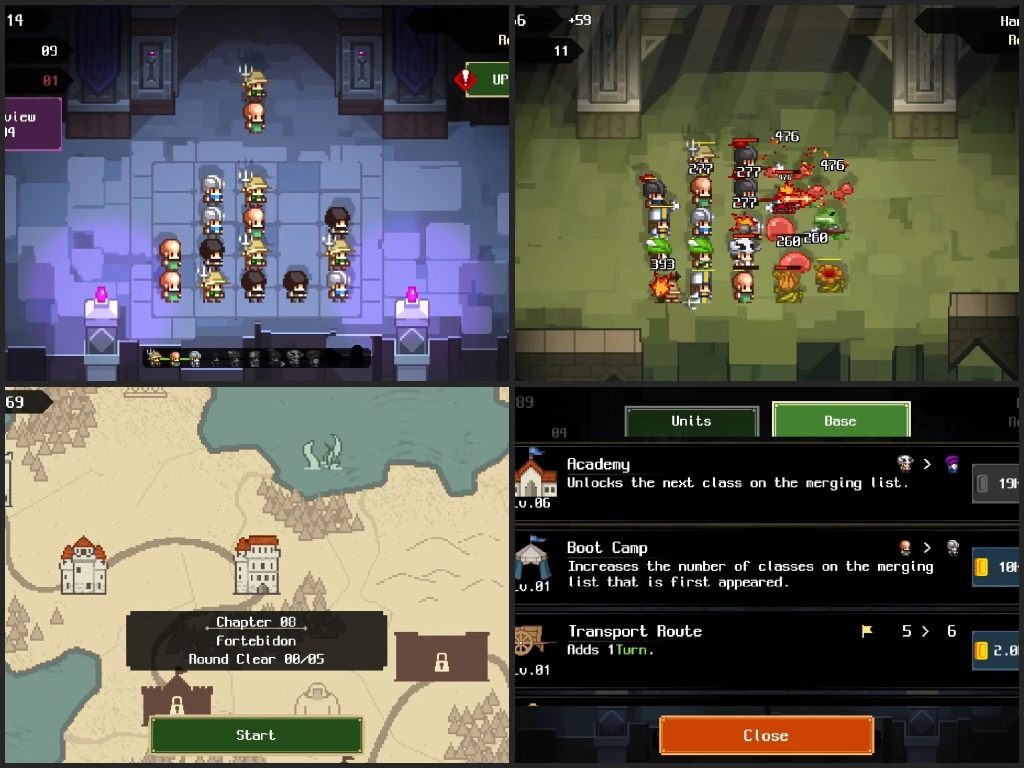Switch to the Units tab
This screenshot has height=768, width=1024.
[691, 421]
